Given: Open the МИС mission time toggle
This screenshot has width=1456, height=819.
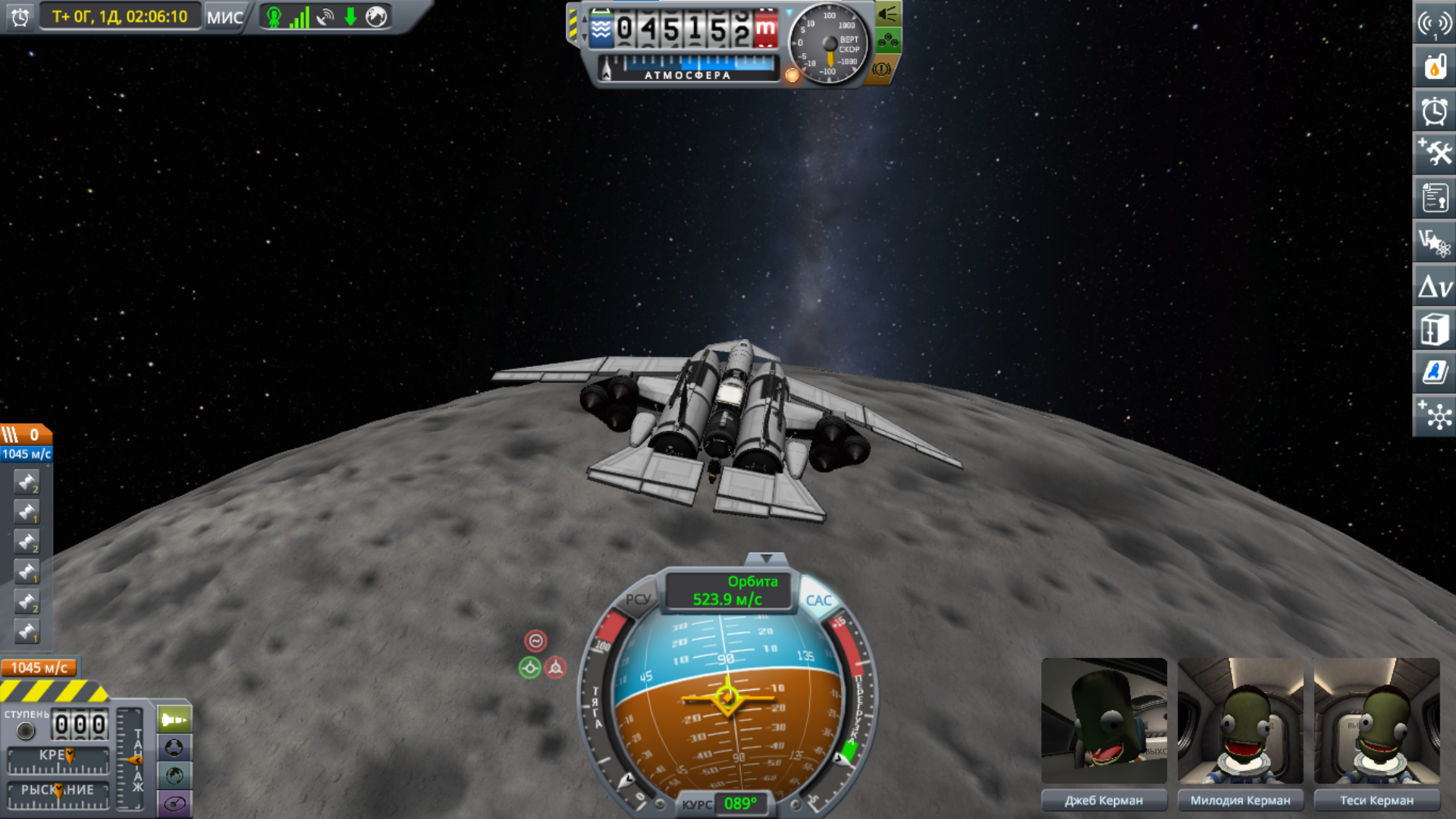Looking at the screenshot, I should 224,17.
